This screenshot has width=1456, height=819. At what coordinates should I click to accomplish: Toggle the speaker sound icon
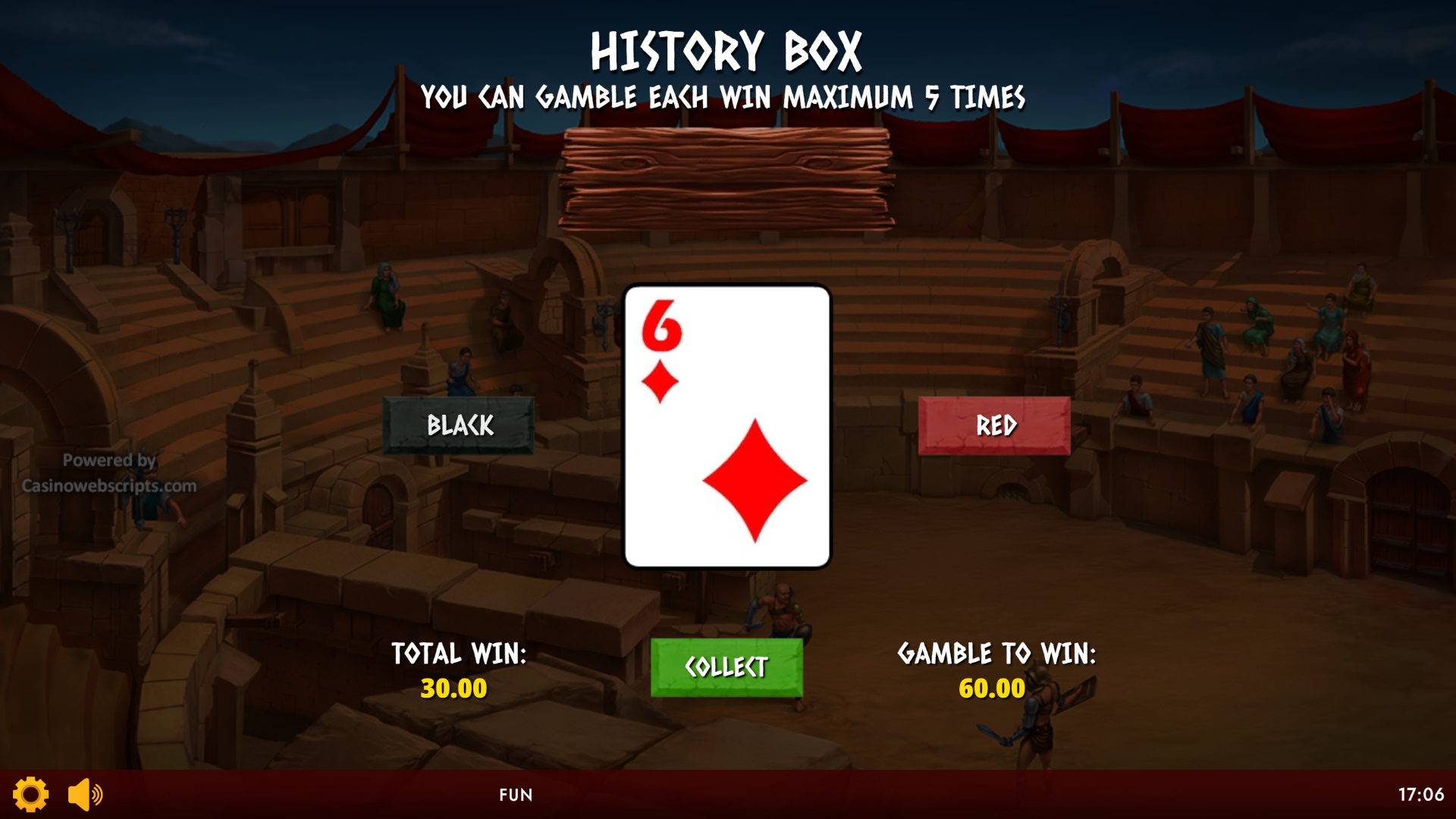tap(85, 794)
